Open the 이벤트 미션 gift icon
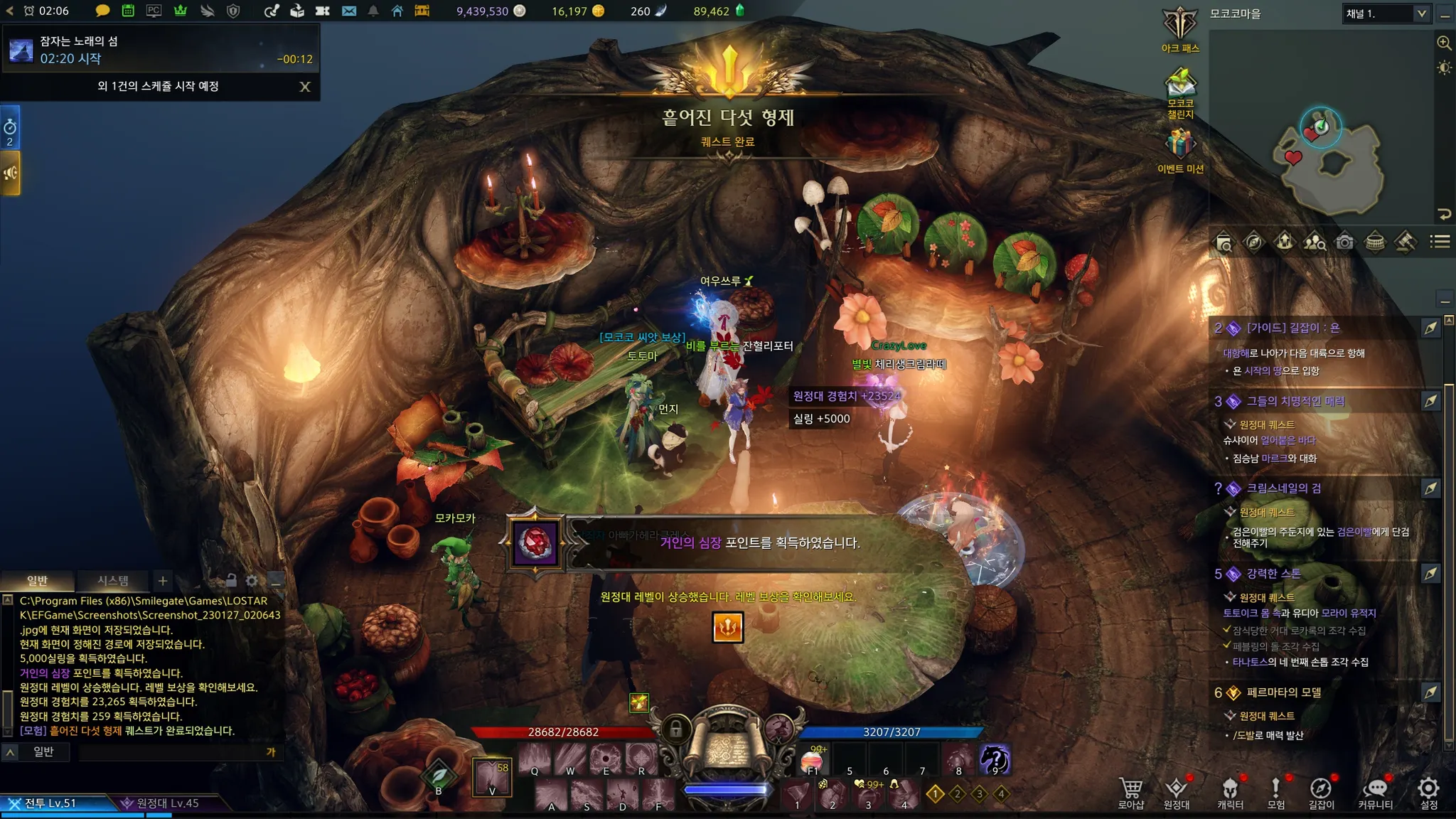The height and width of the screenshot is (819, 1456). tap(1180, 149)
